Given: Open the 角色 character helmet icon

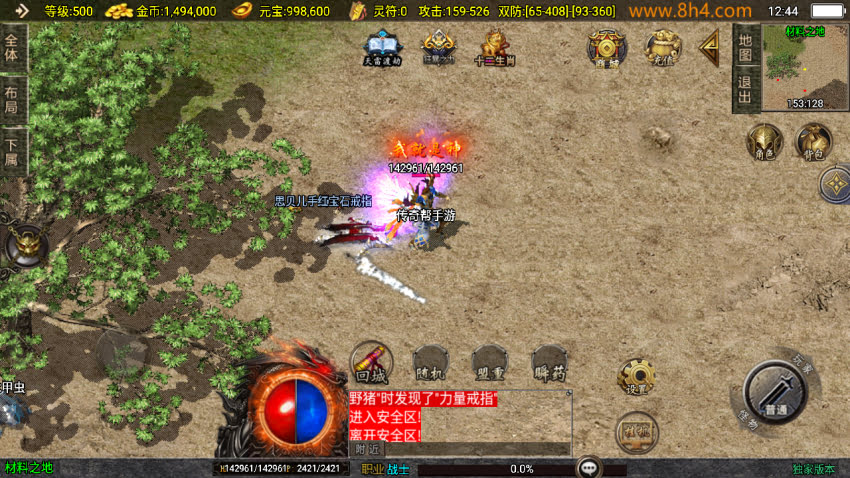Looking at the screenshot, I should coord(764,142).
